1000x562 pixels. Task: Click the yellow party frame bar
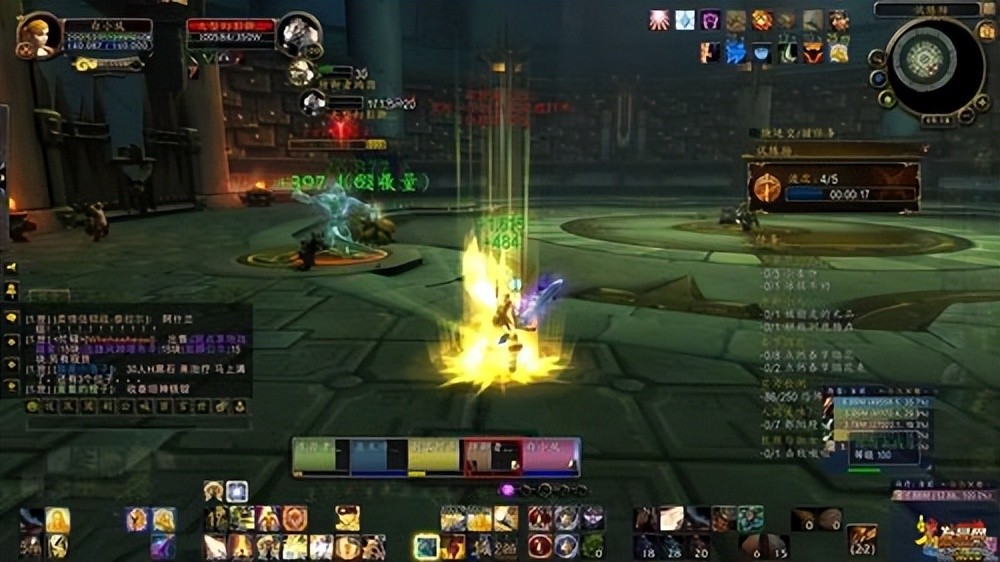(434, 456)
